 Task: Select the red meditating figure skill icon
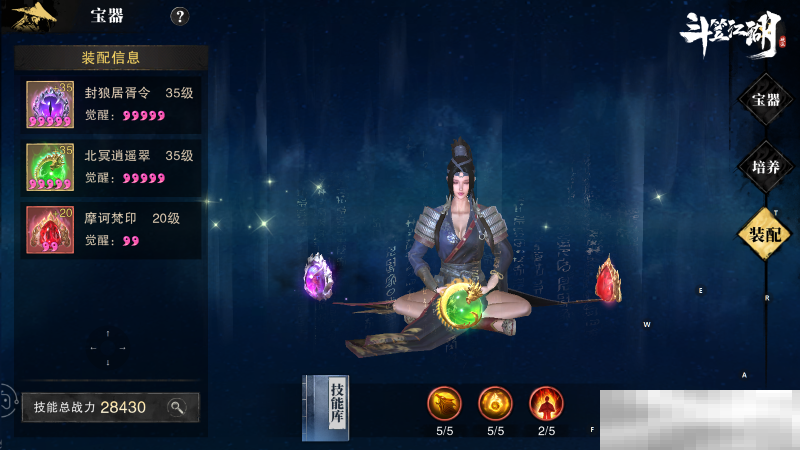(546, 403)
